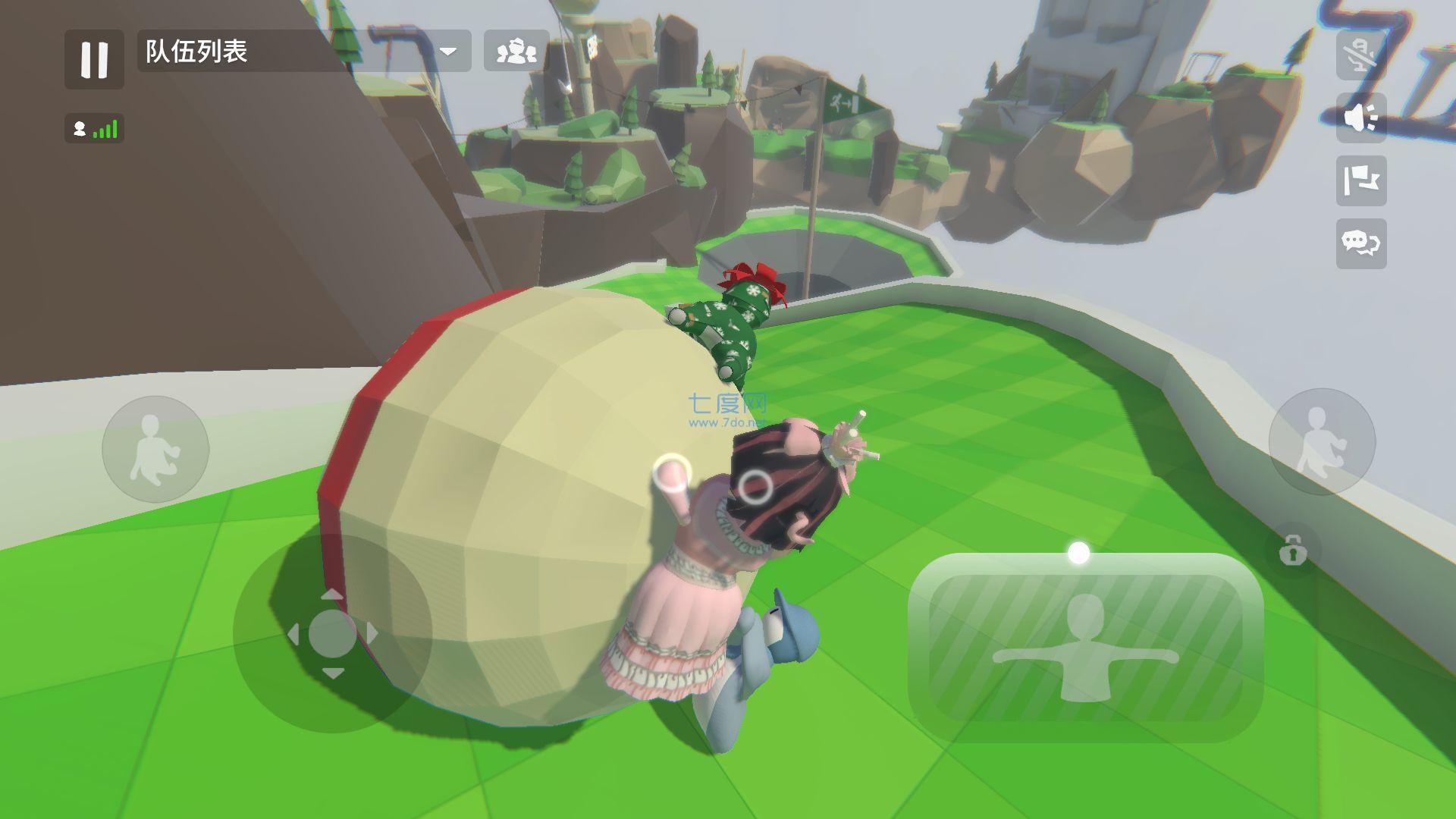
Task: Check the network signal strength indicator
Action: pos(96,129)
